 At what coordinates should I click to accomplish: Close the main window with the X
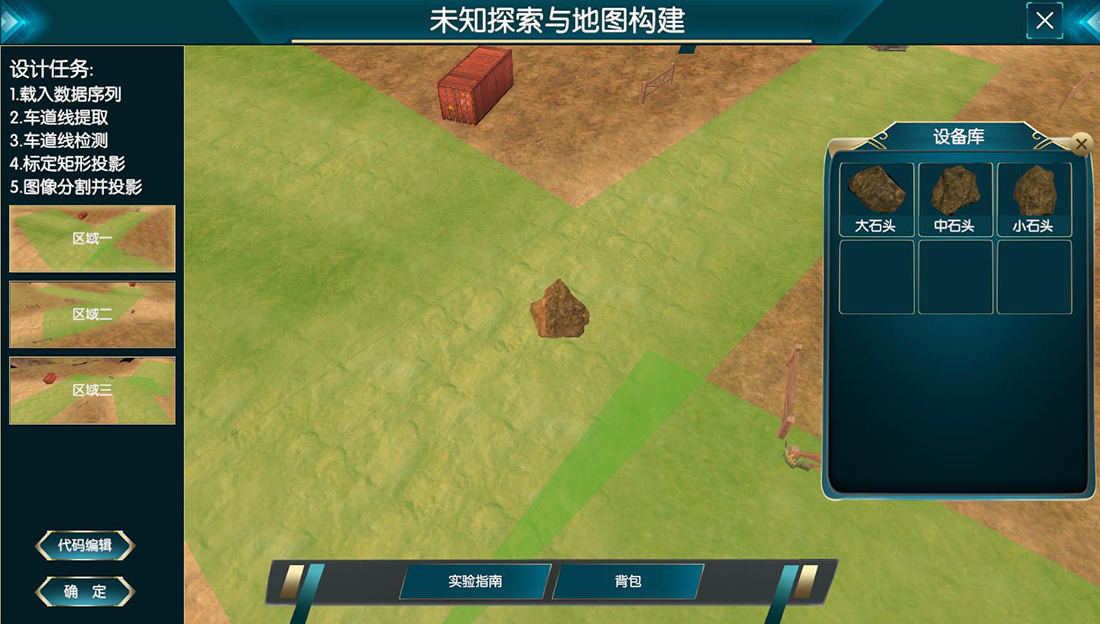click(1045, 20)
